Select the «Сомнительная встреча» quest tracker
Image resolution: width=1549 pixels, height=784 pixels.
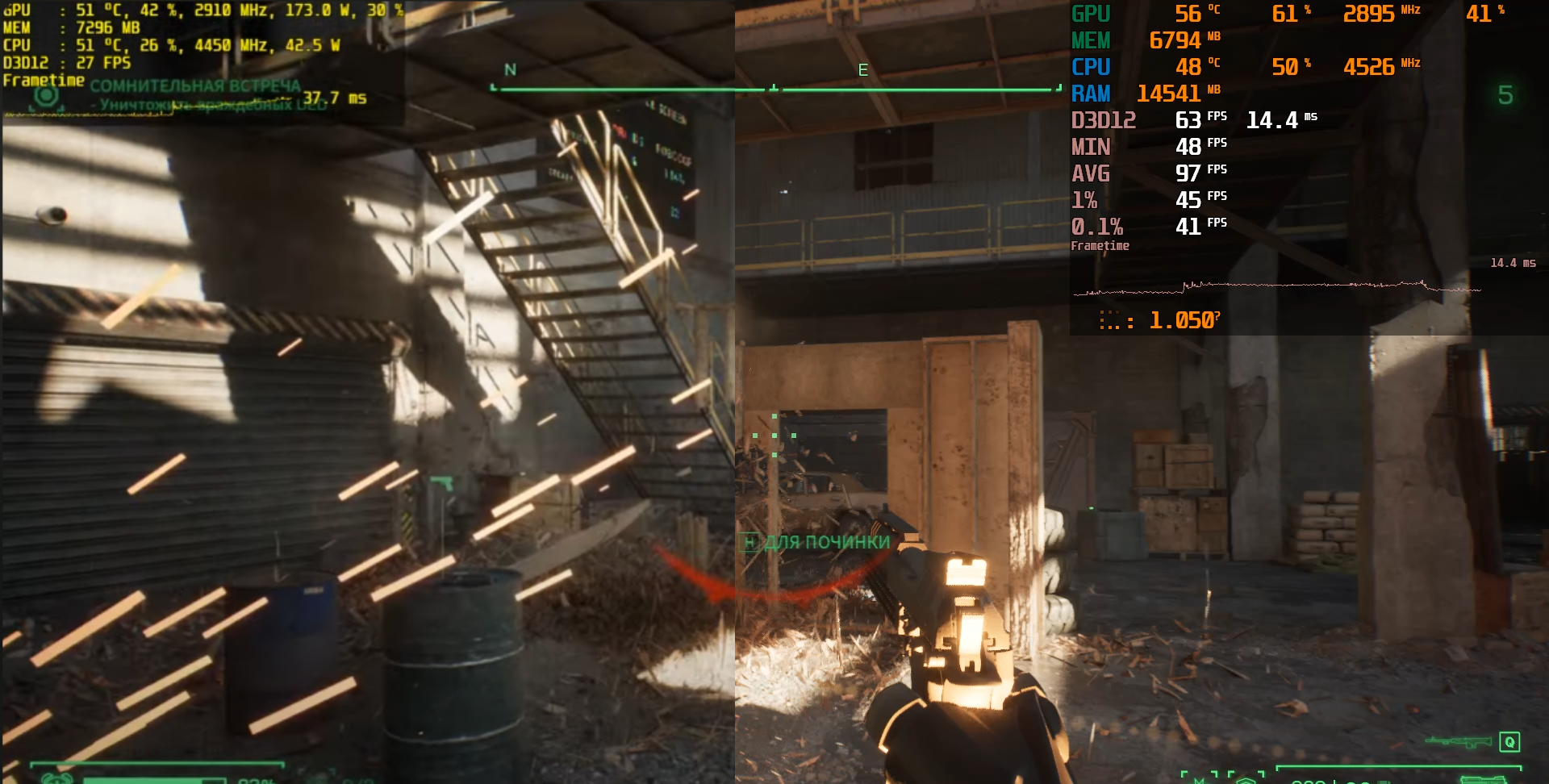tap(194, 85)
